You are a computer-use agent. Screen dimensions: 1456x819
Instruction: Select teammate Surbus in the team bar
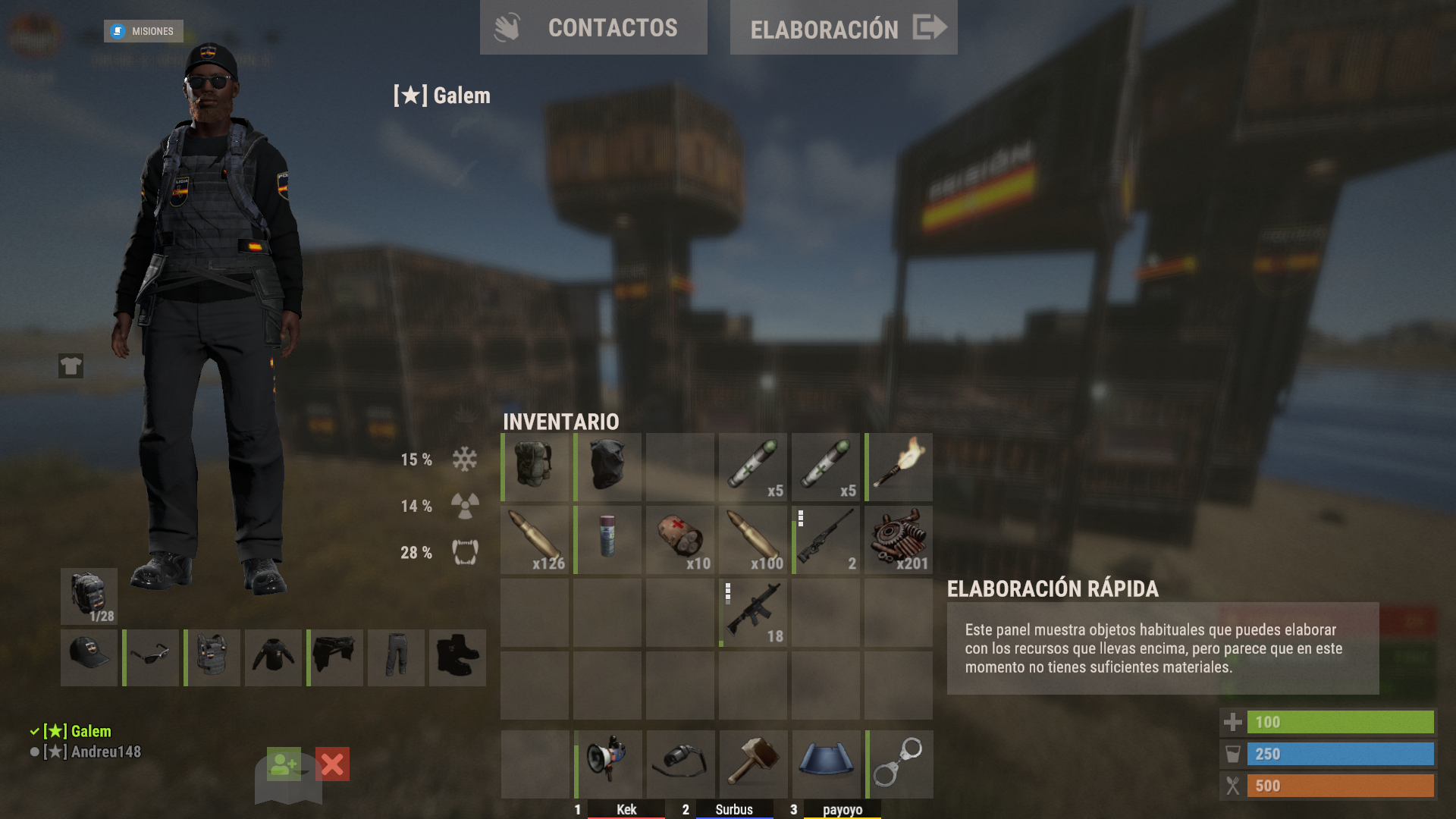pos(733,809)
